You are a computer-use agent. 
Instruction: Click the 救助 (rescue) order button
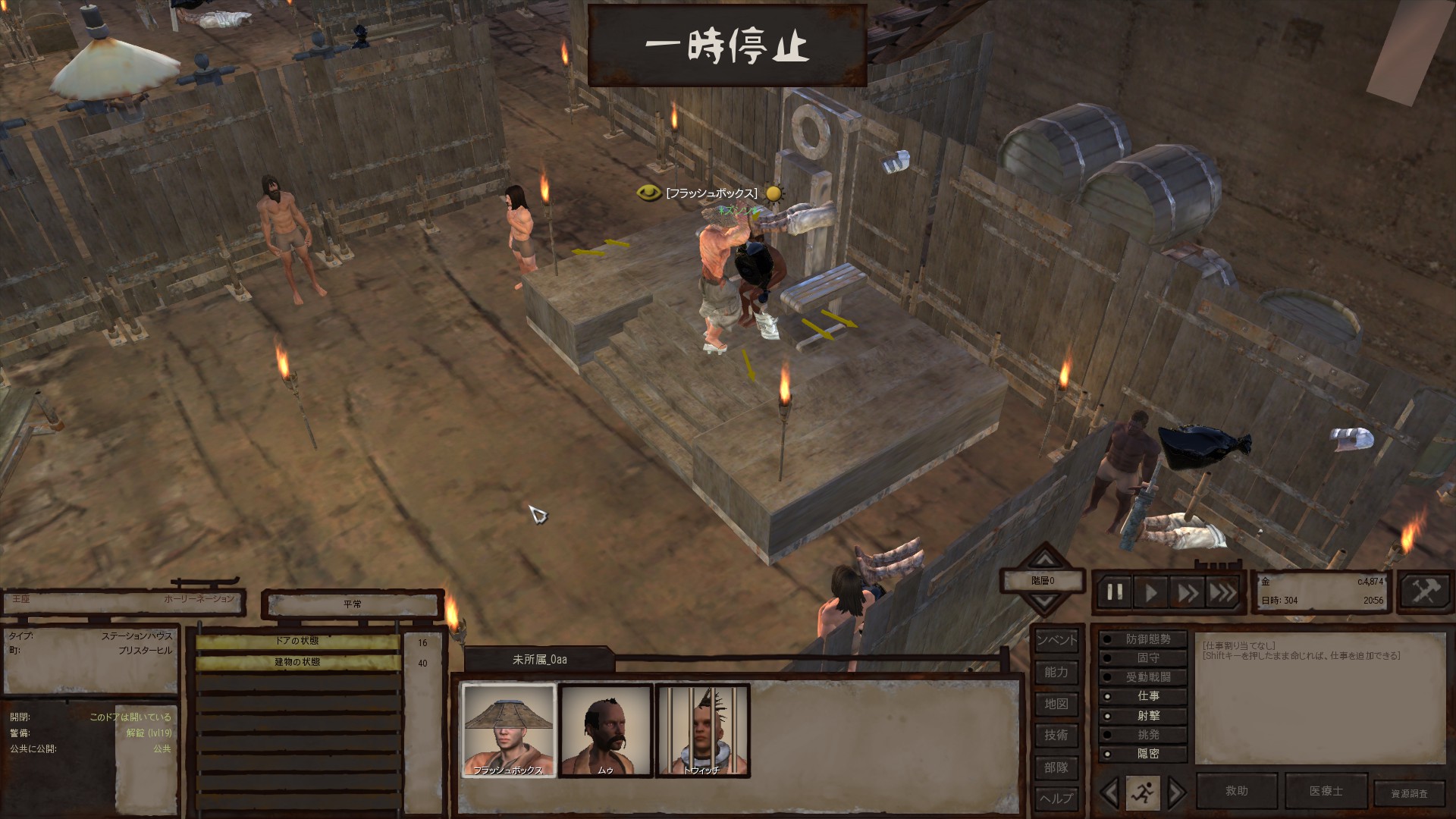tap(1237, 791)
